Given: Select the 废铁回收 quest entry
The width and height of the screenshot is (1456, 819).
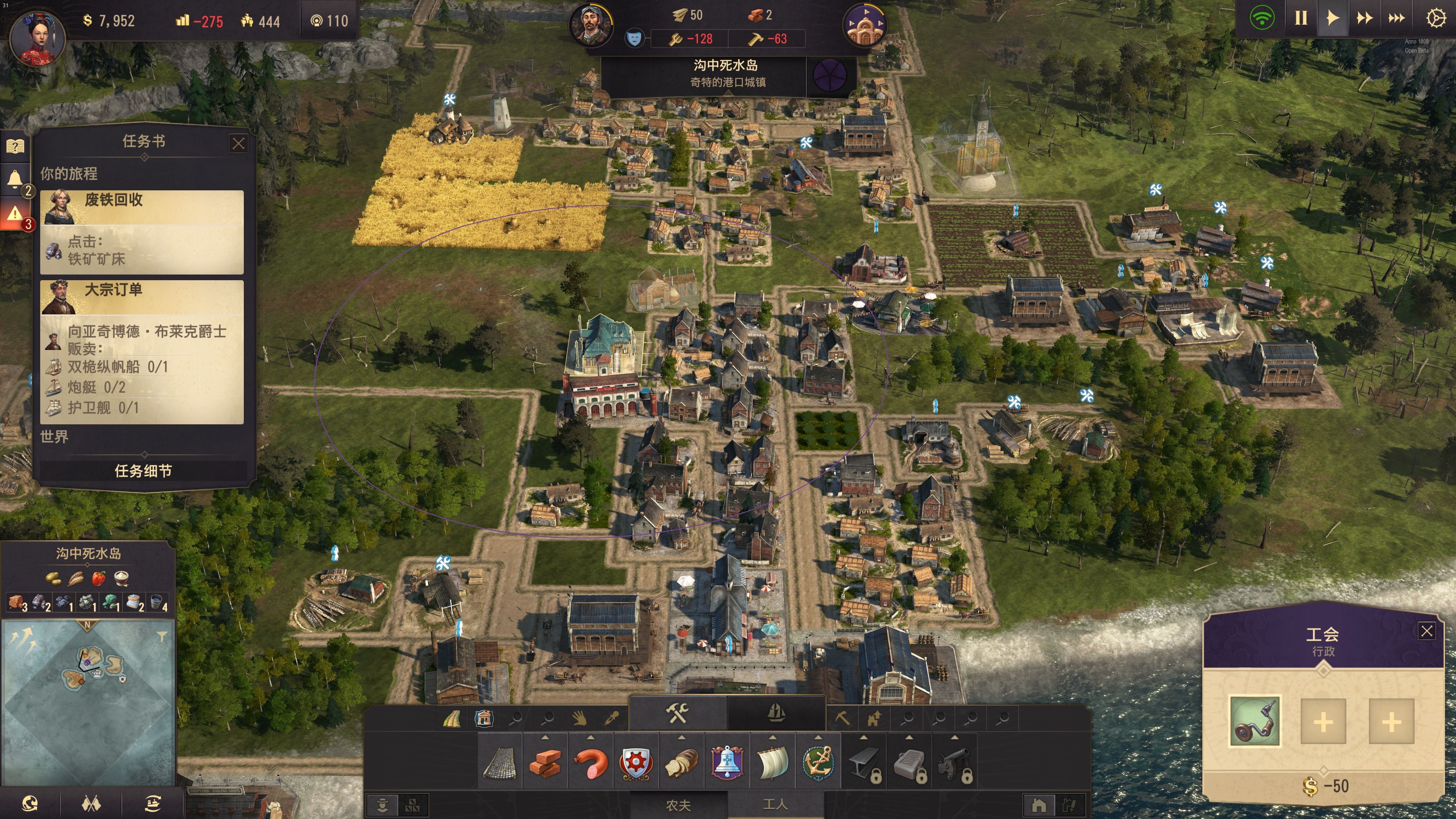Looking at the screenshot, I should [141, 232].
